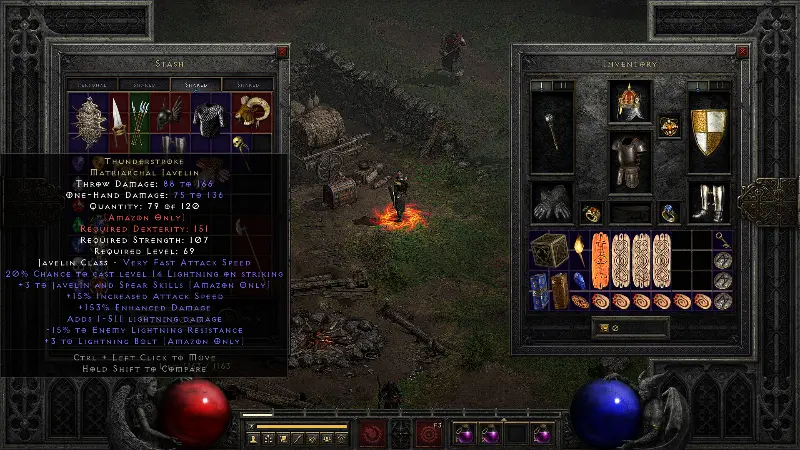
Task: Close the Stash panel
Action: pos(280,50)
